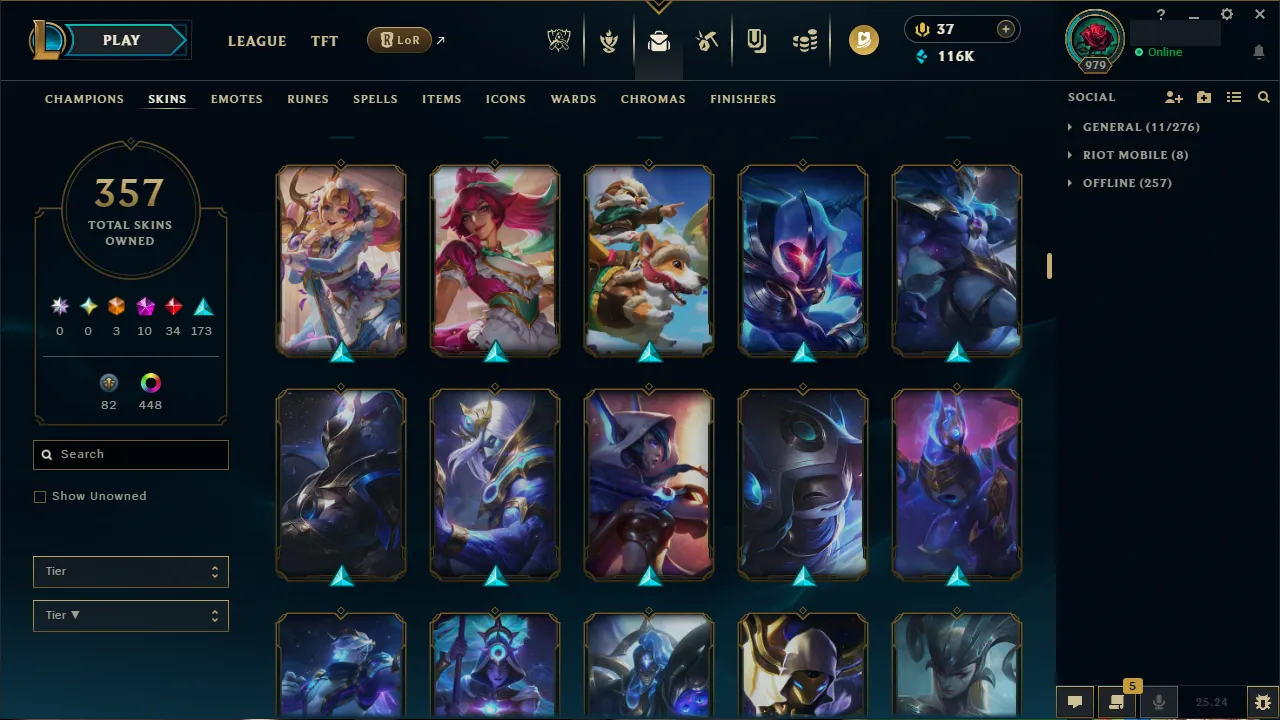Click the Search skins input field

tap(130, 454)
